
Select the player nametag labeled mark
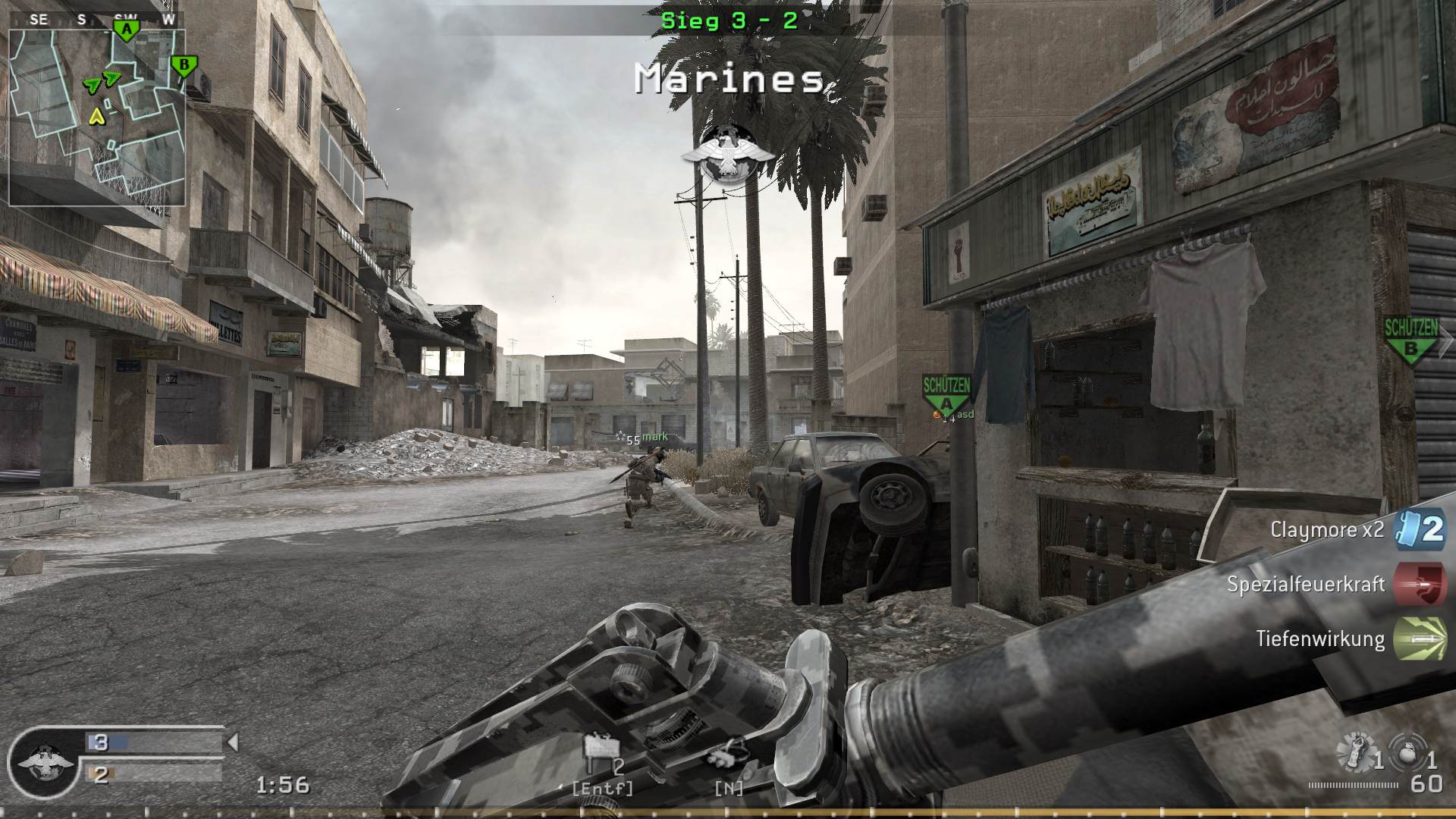coord(654,436)
